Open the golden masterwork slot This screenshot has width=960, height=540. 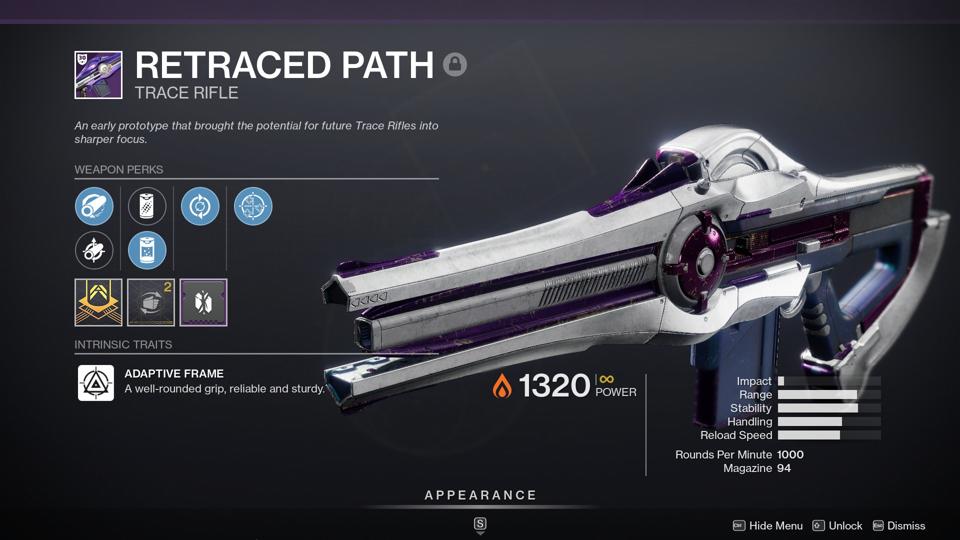coord(98,302)
